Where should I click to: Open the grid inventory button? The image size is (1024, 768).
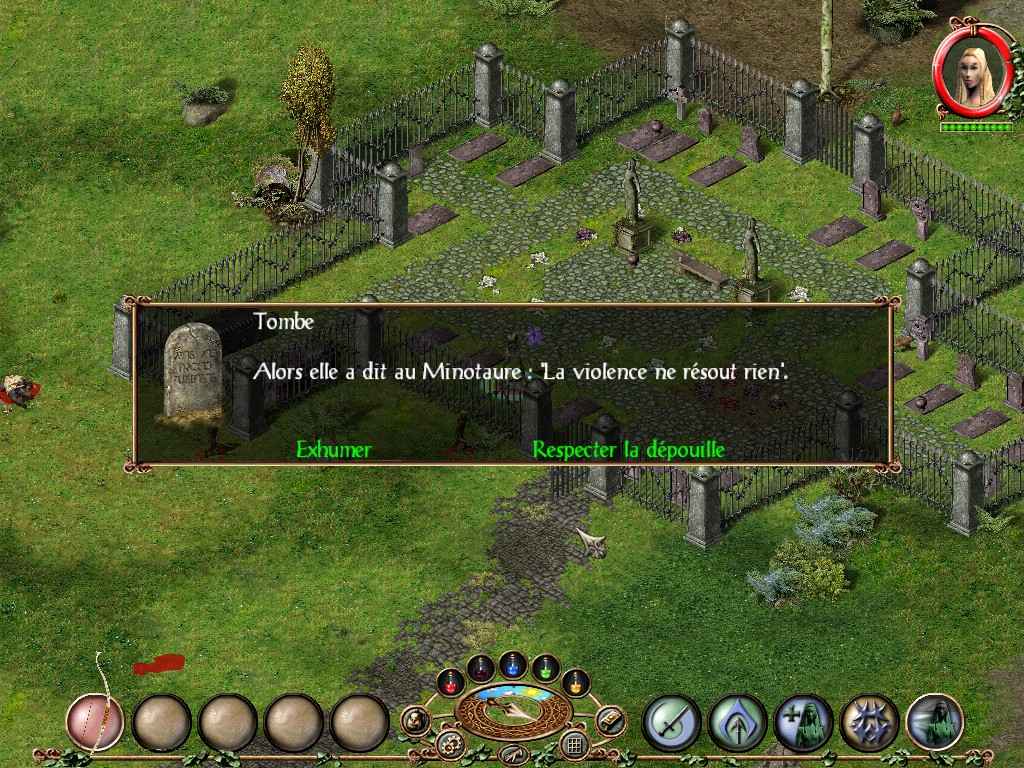[x=574, y=743]
